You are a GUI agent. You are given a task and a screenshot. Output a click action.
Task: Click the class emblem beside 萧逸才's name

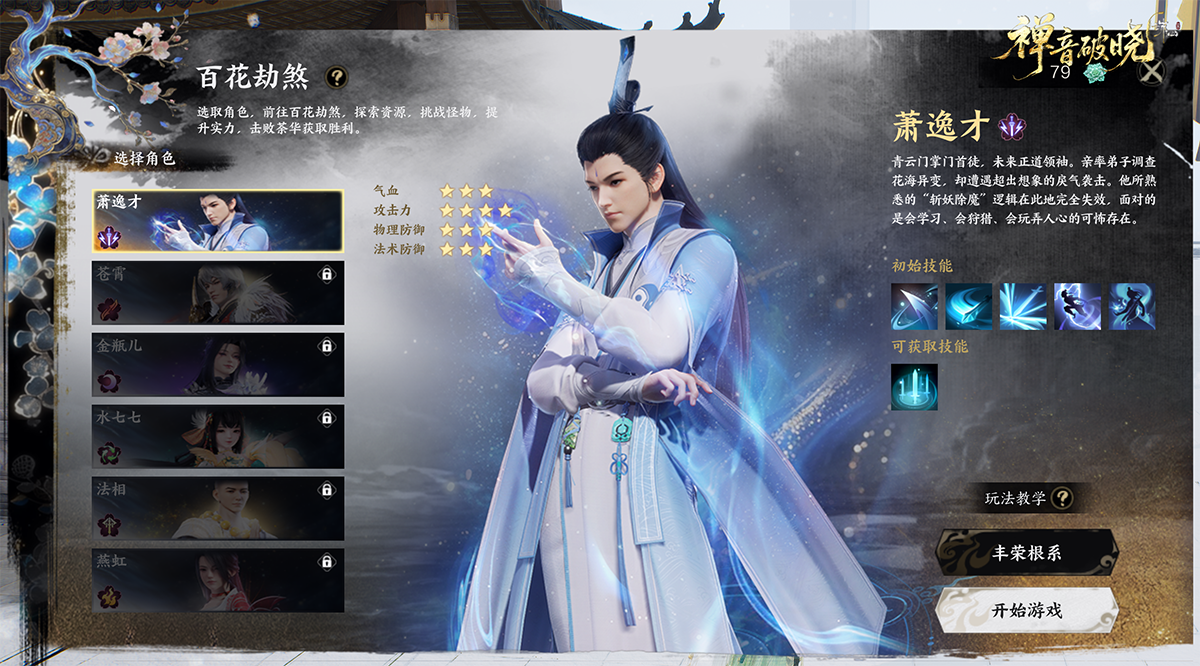pos(1012,127)
